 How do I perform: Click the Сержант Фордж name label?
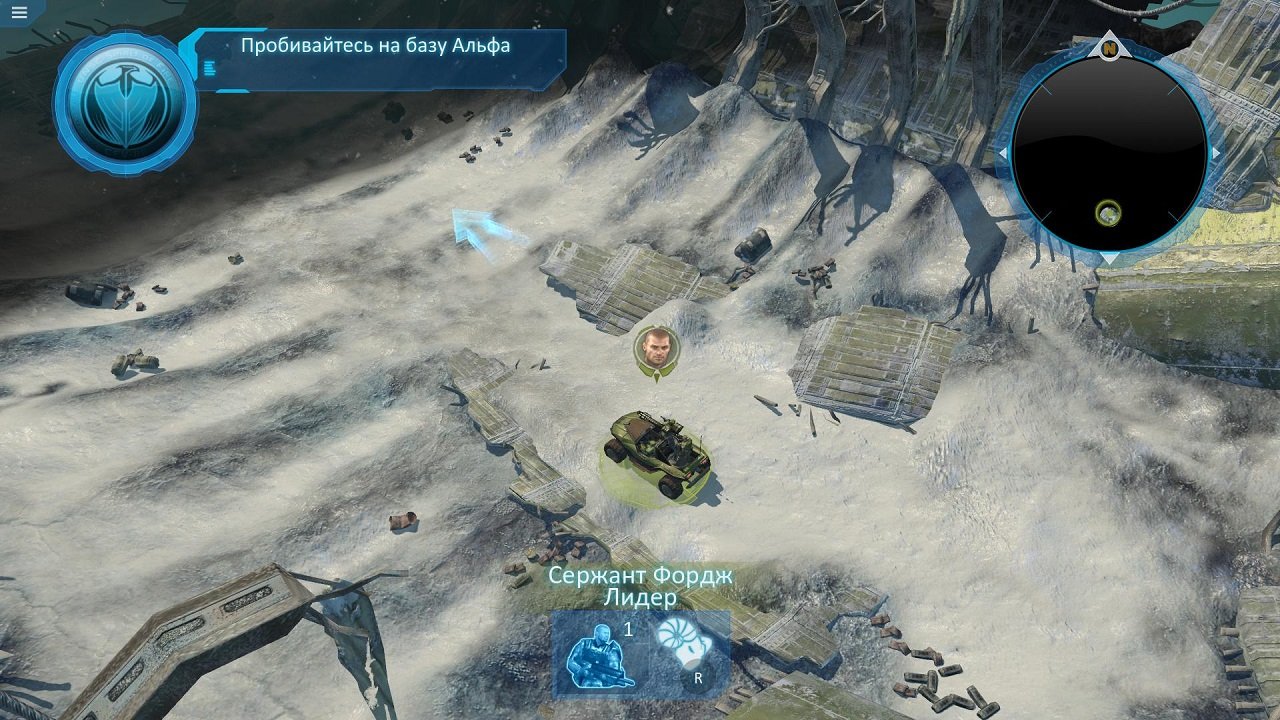640,575
